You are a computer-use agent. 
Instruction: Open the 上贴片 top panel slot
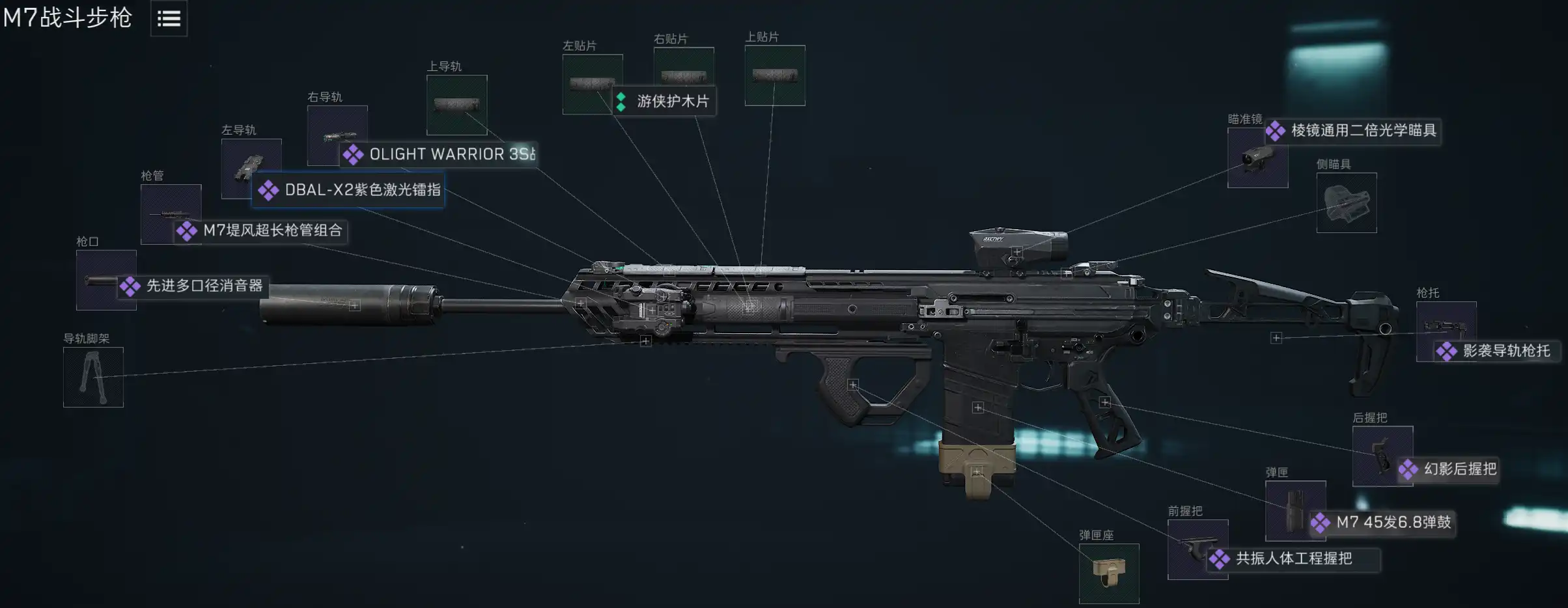pos(775,75)
